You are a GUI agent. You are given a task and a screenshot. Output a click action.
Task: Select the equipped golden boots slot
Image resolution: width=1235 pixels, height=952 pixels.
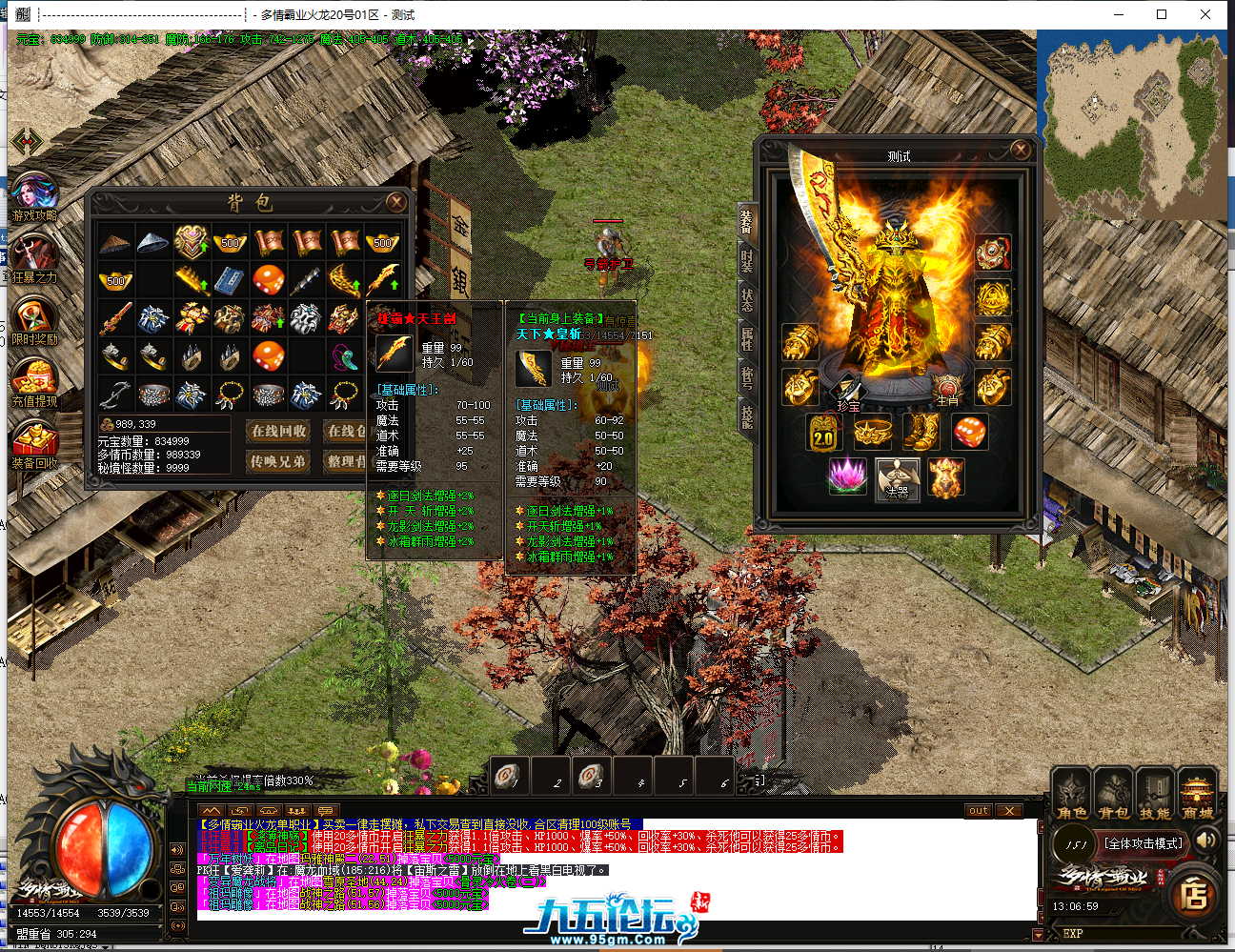(x=921, y=432)
